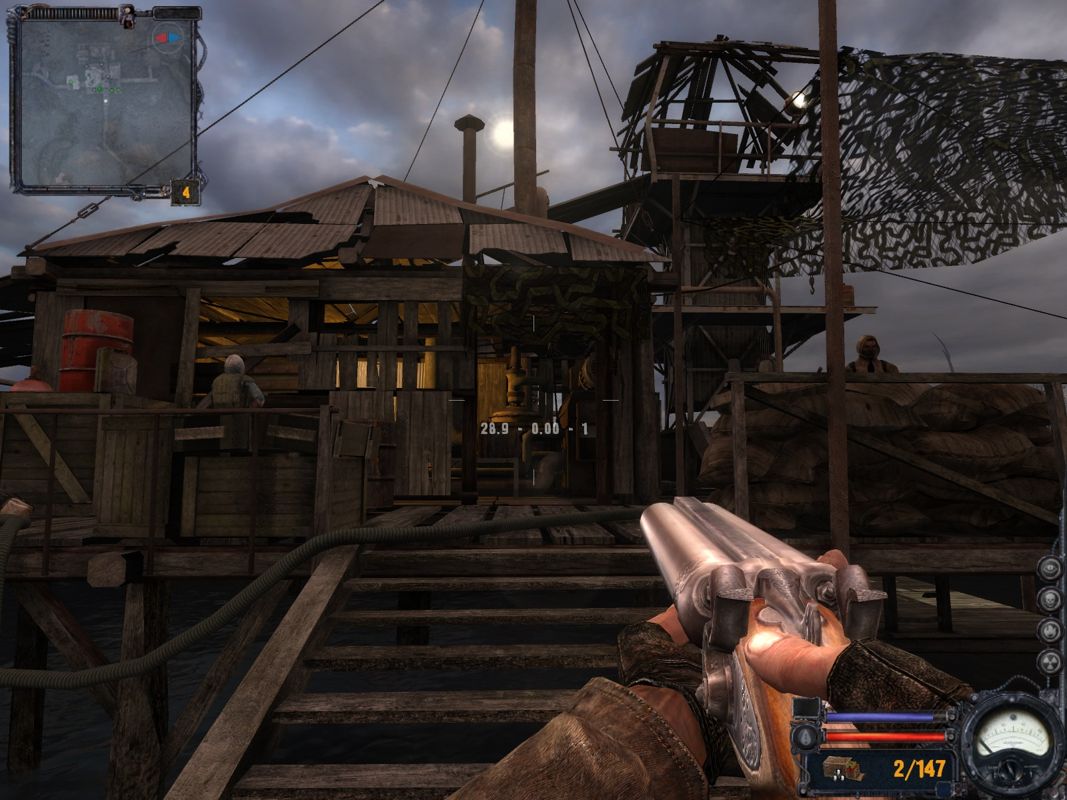Click the shotgun shell ammo box icon
The height and width of the screenshot is (800, 1067).
tap(842, 768)
